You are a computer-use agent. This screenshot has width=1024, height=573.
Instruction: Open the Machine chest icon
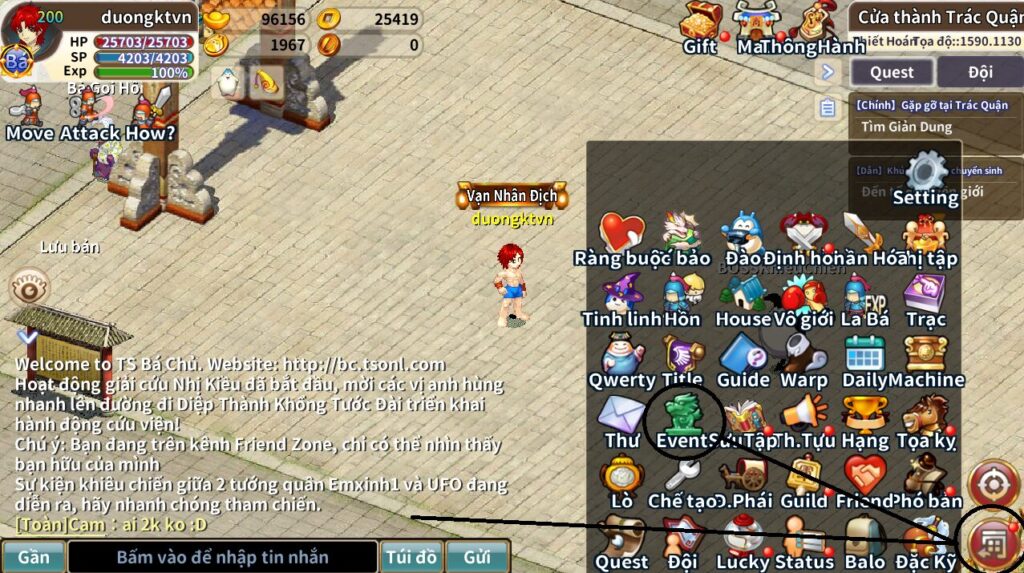coord(926,358)
